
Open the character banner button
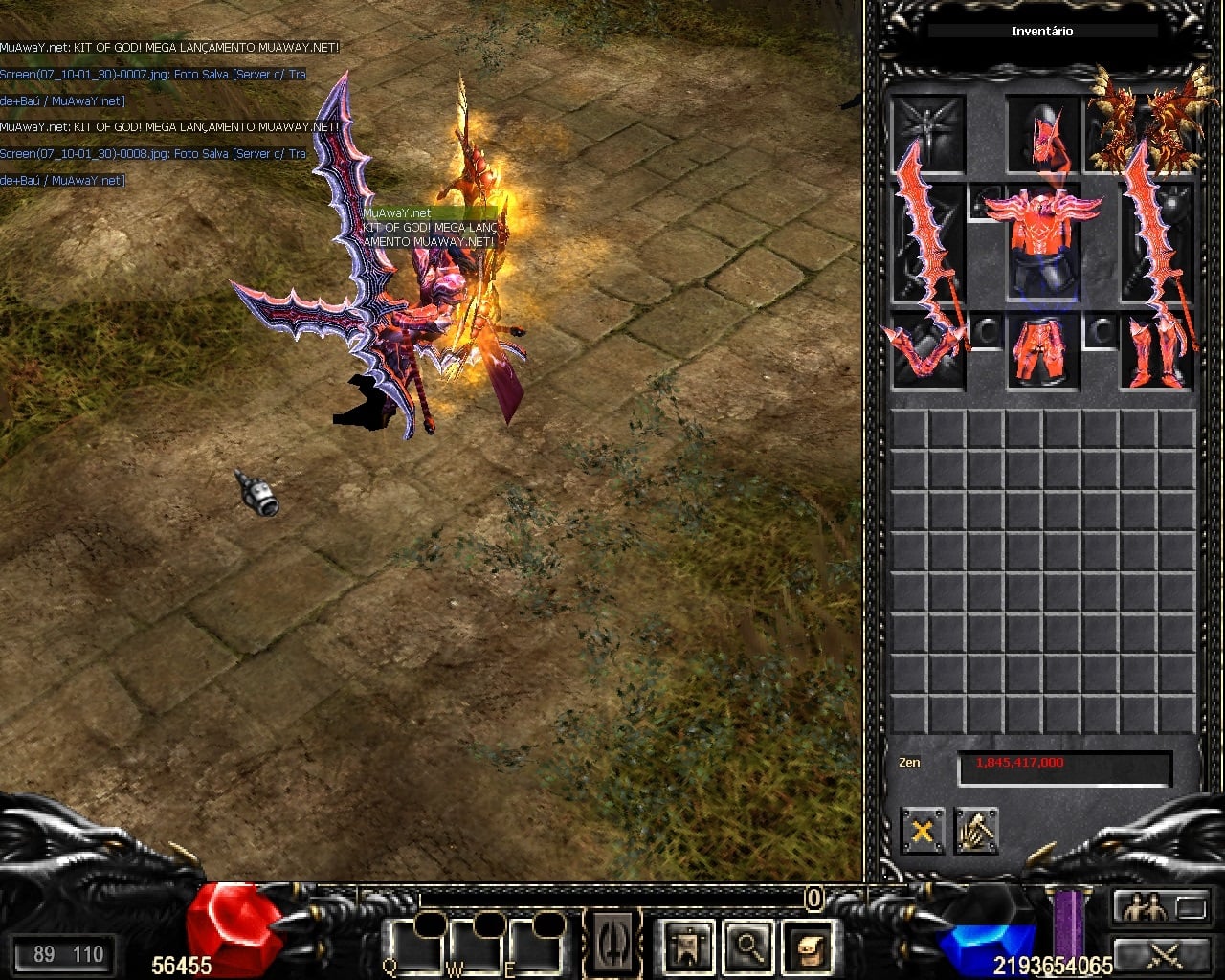pos(688,946)
